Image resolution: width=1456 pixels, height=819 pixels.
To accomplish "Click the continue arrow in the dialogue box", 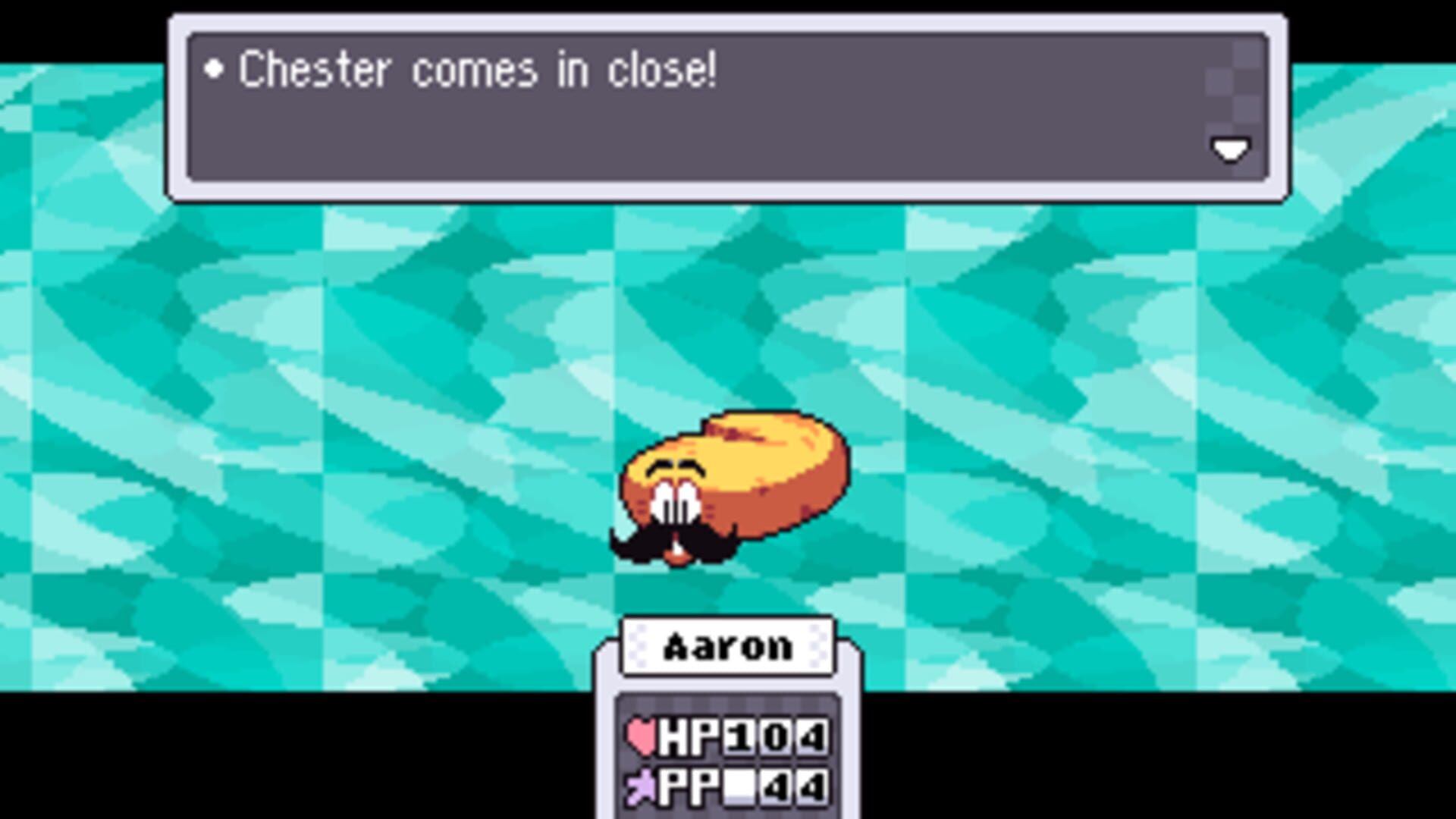I will click(x=1230, y=149).
